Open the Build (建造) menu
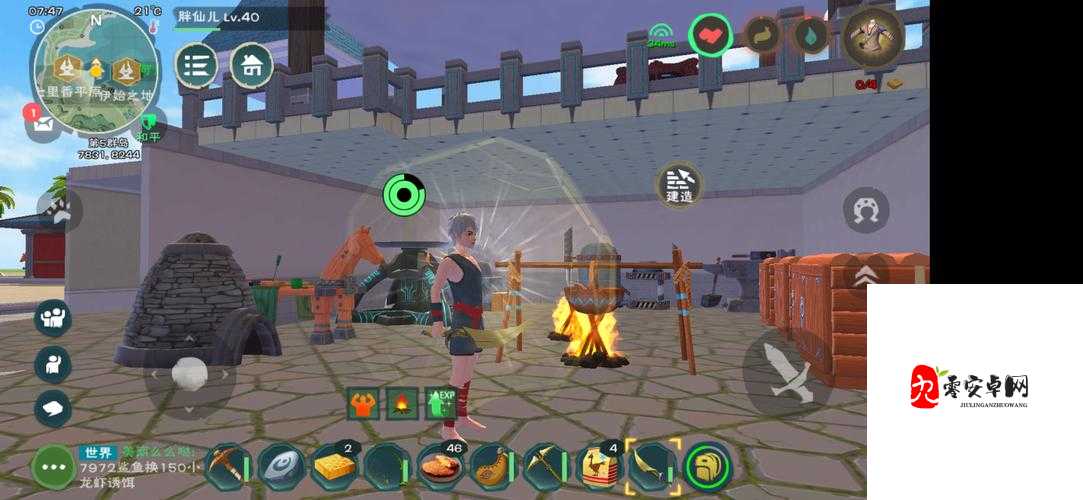Screen dimensions: 1083x500 click(680, 186)
